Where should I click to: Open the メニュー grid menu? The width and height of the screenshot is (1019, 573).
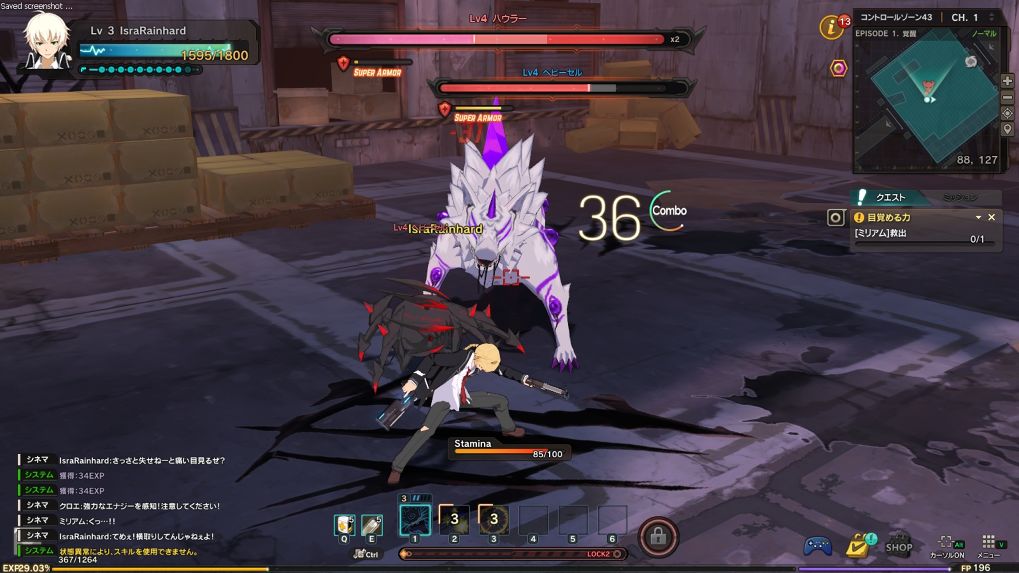(x=988, y=544)
